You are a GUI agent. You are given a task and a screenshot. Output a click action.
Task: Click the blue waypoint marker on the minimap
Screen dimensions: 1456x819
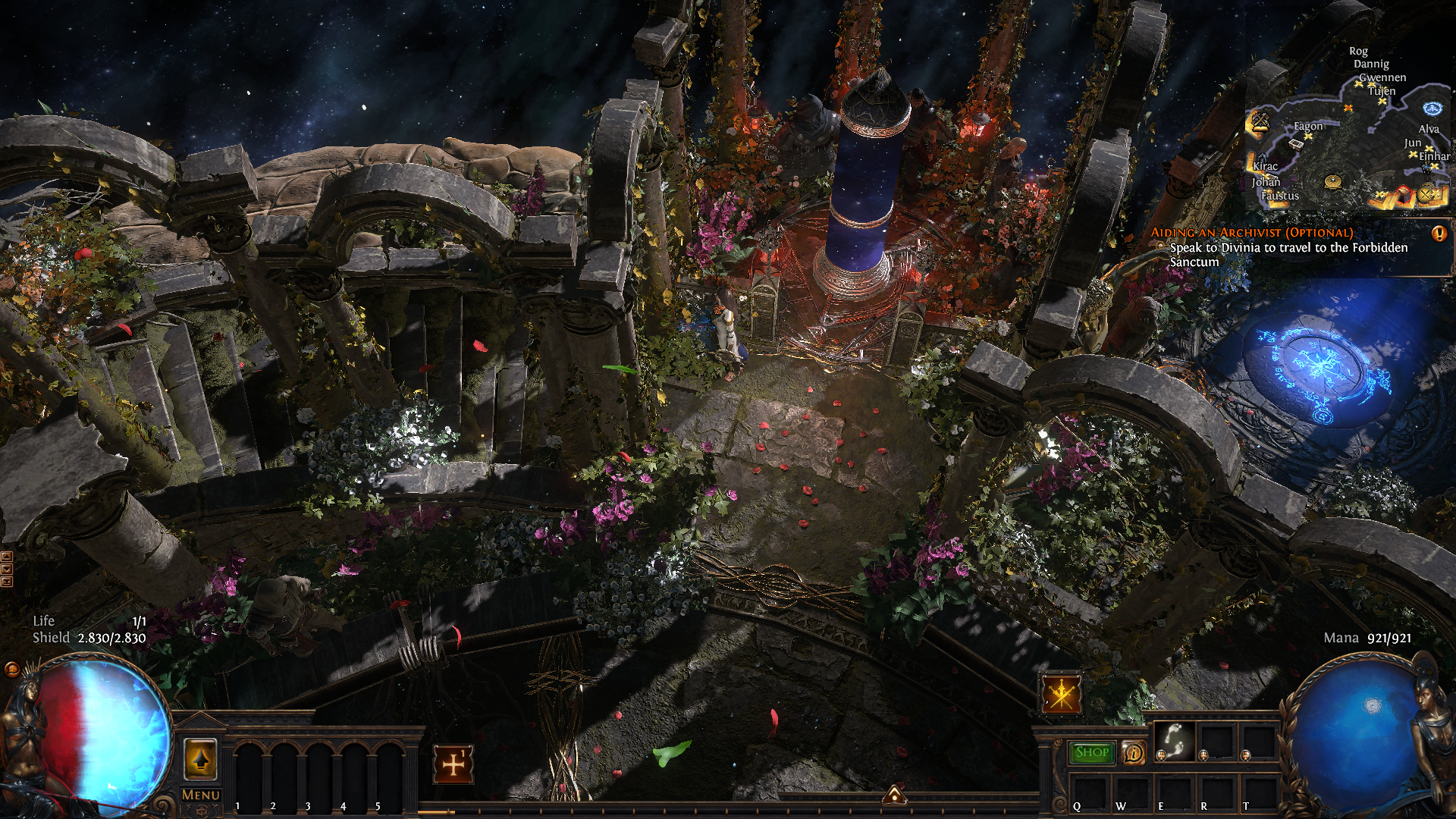(x=1432, y=108)
